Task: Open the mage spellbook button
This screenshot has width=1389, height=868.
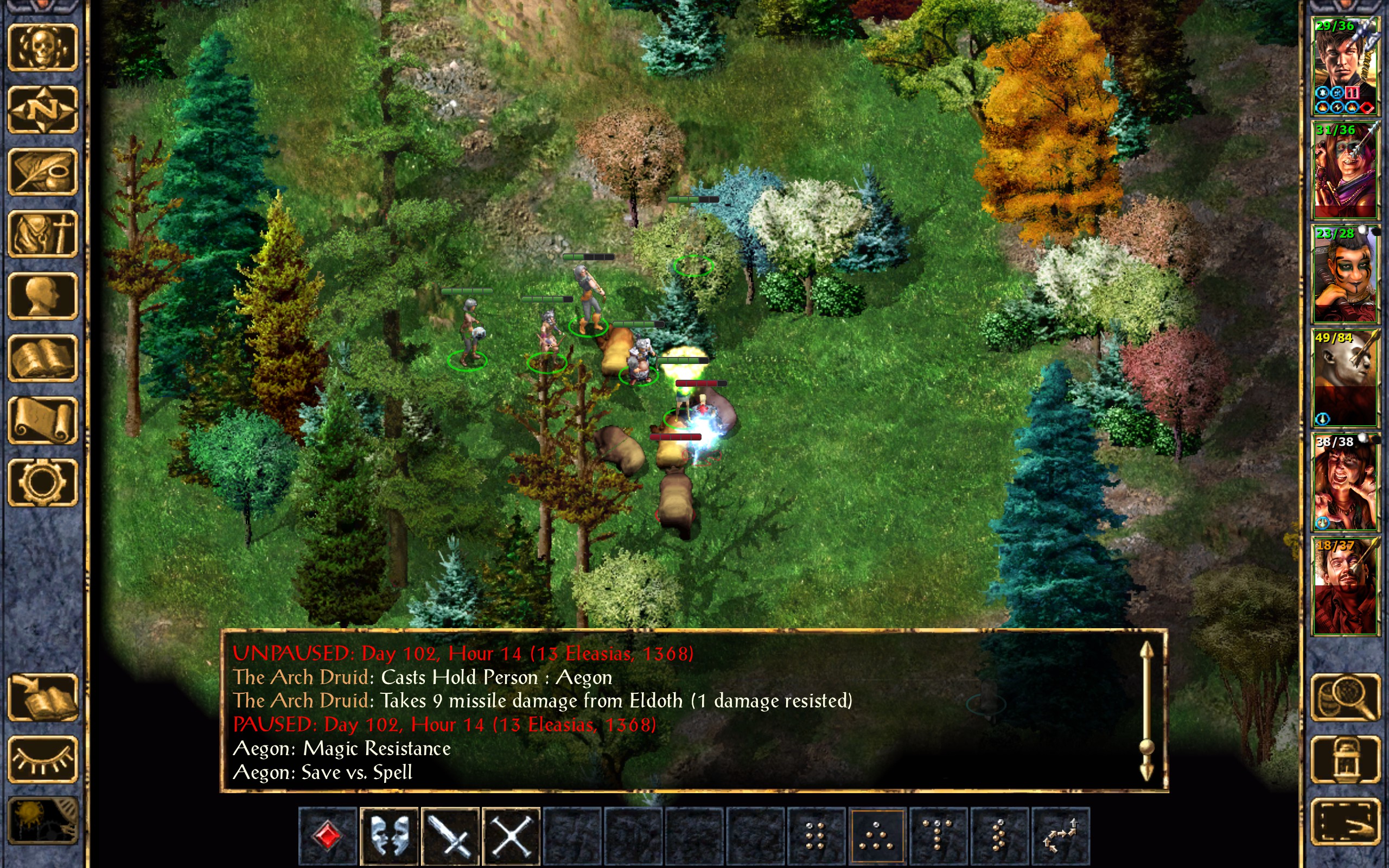Action: [42, 358]
